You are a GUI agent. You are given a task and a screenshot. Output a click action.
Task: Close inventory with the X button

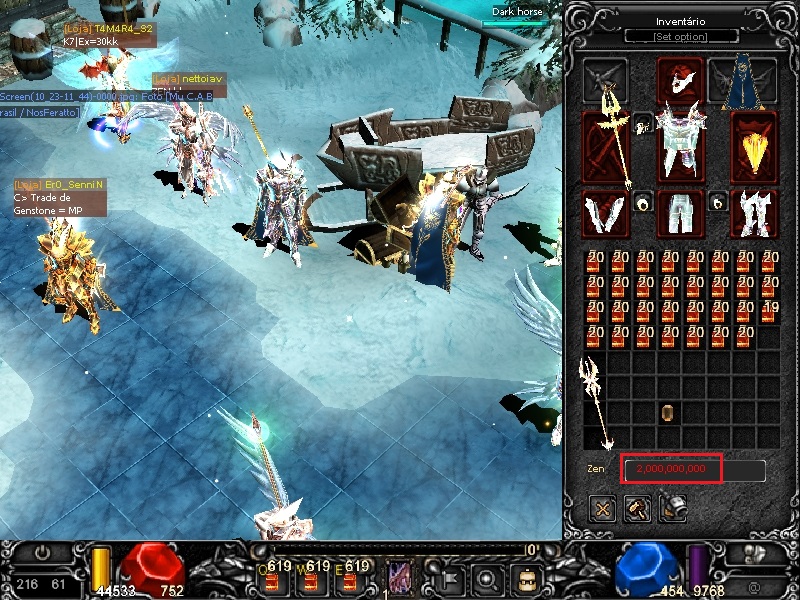pos(603,510)
